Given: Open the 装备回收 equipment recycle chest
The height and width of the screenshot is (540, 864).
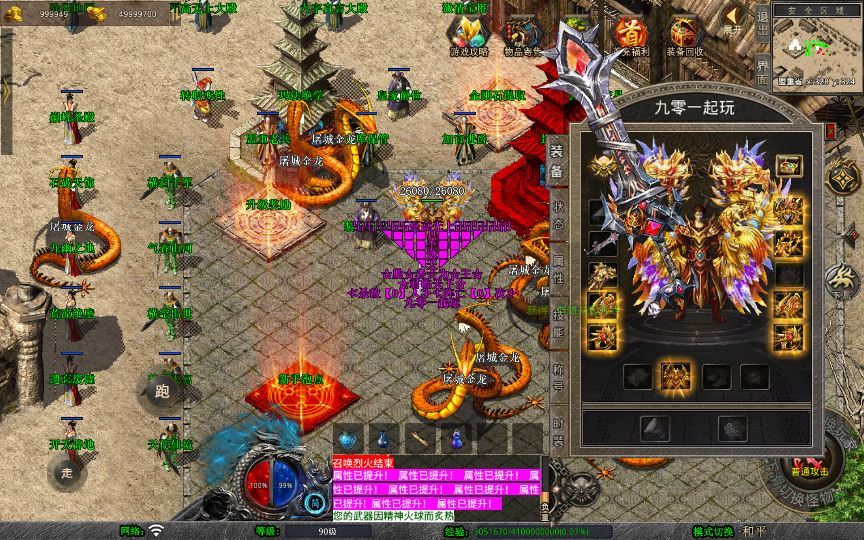Looking at the screenshot, I should click(x=686, y=38).
